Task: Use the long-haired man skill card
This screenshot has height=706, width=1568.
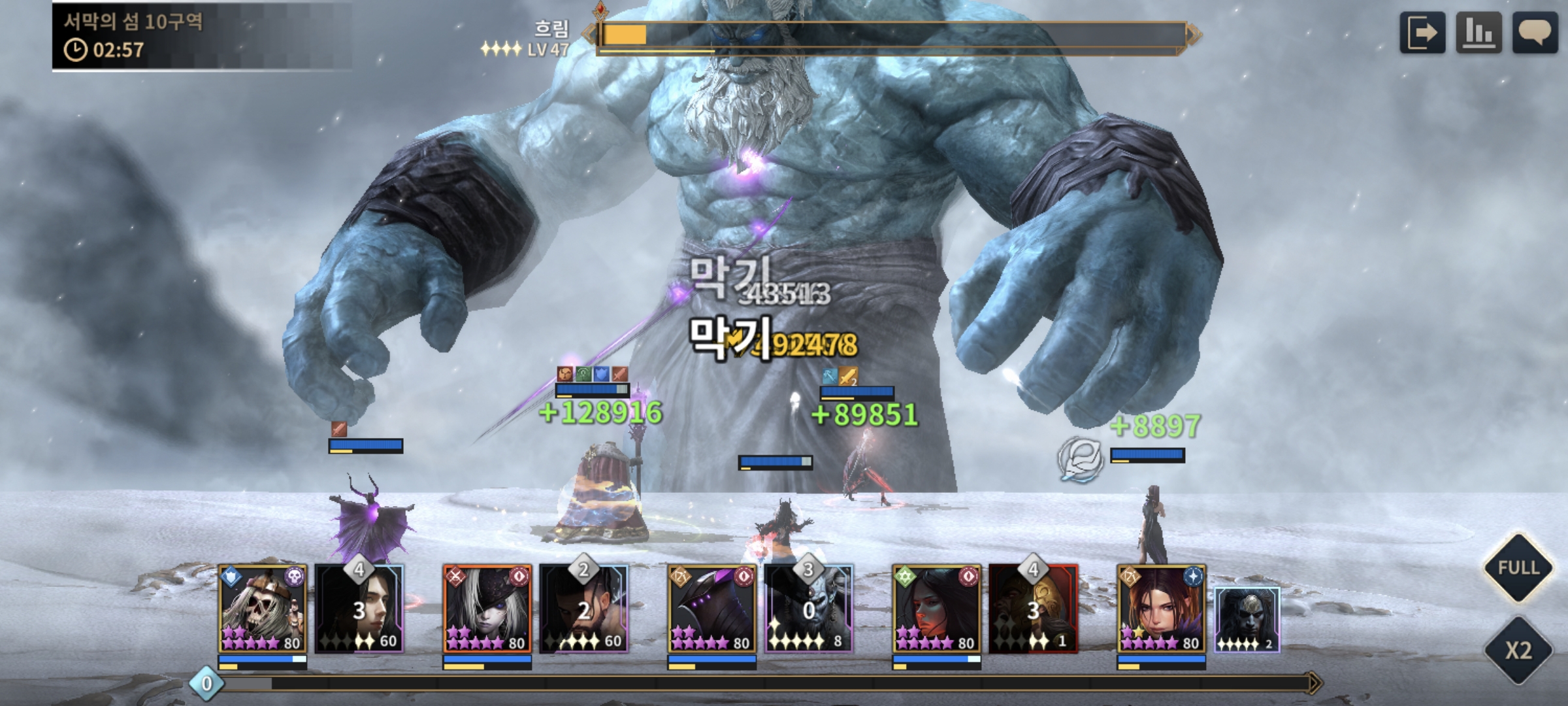Action: tap(359, 609)
